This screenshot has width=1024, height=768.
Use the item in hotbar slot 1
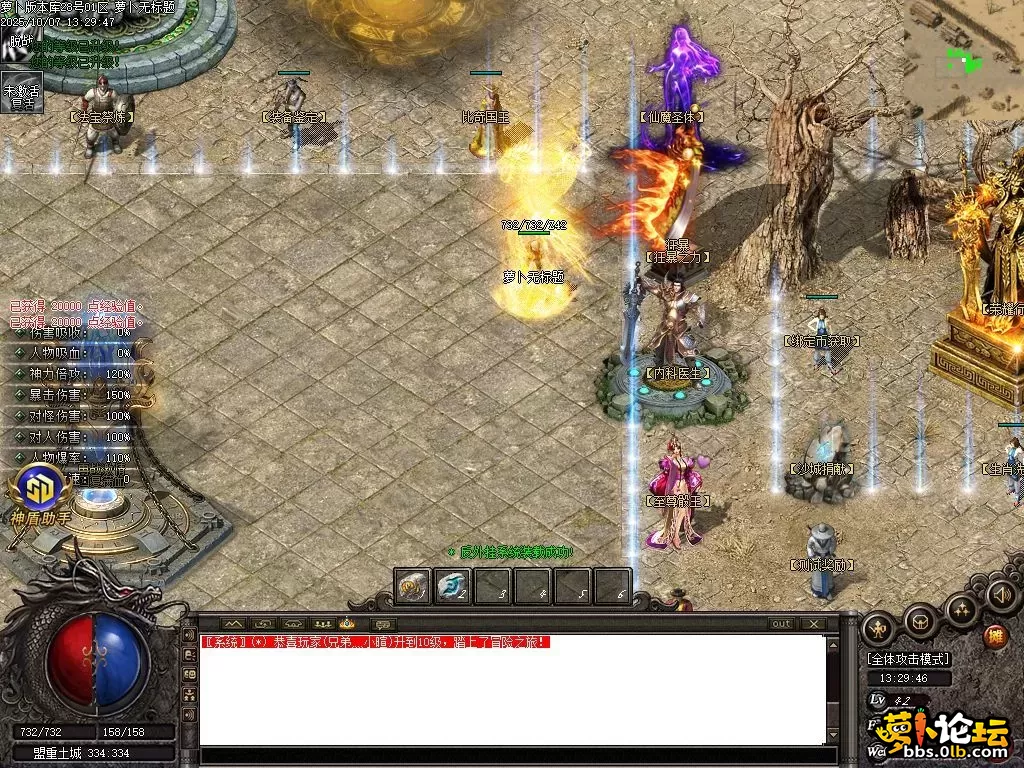click(x=413, y=588)
